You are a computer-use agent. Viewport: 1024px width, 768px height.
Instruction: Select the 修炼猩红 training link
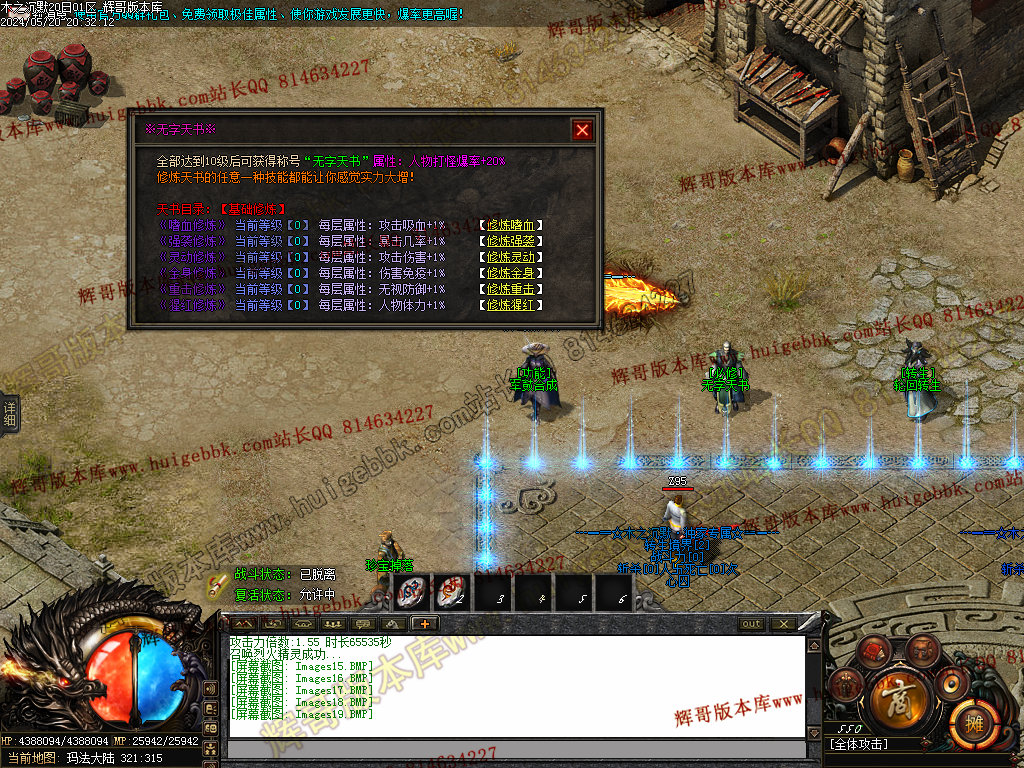point(511,305)
